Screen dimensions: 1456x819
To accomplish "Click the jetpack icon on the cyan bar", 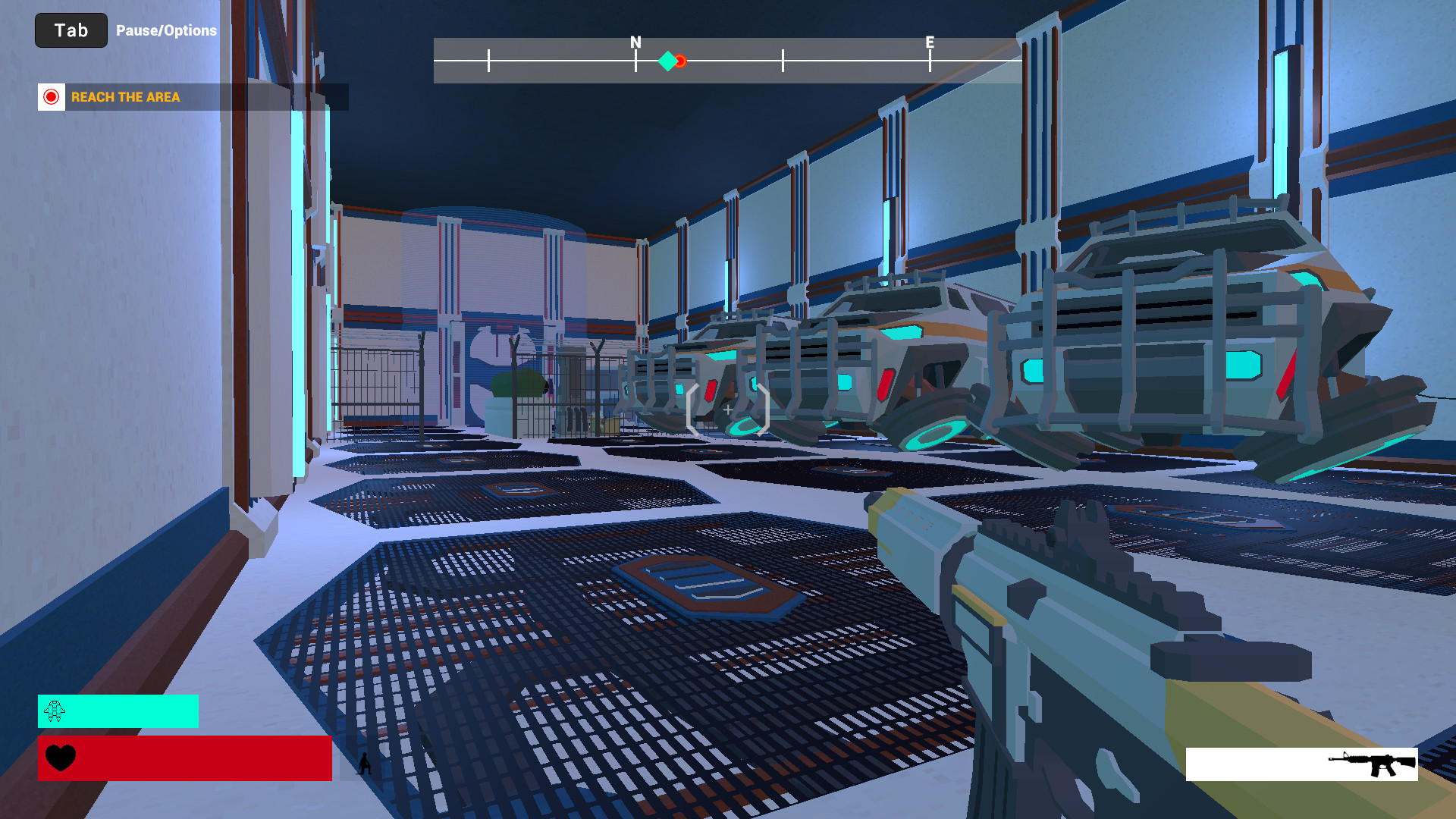I will point(55,711).
